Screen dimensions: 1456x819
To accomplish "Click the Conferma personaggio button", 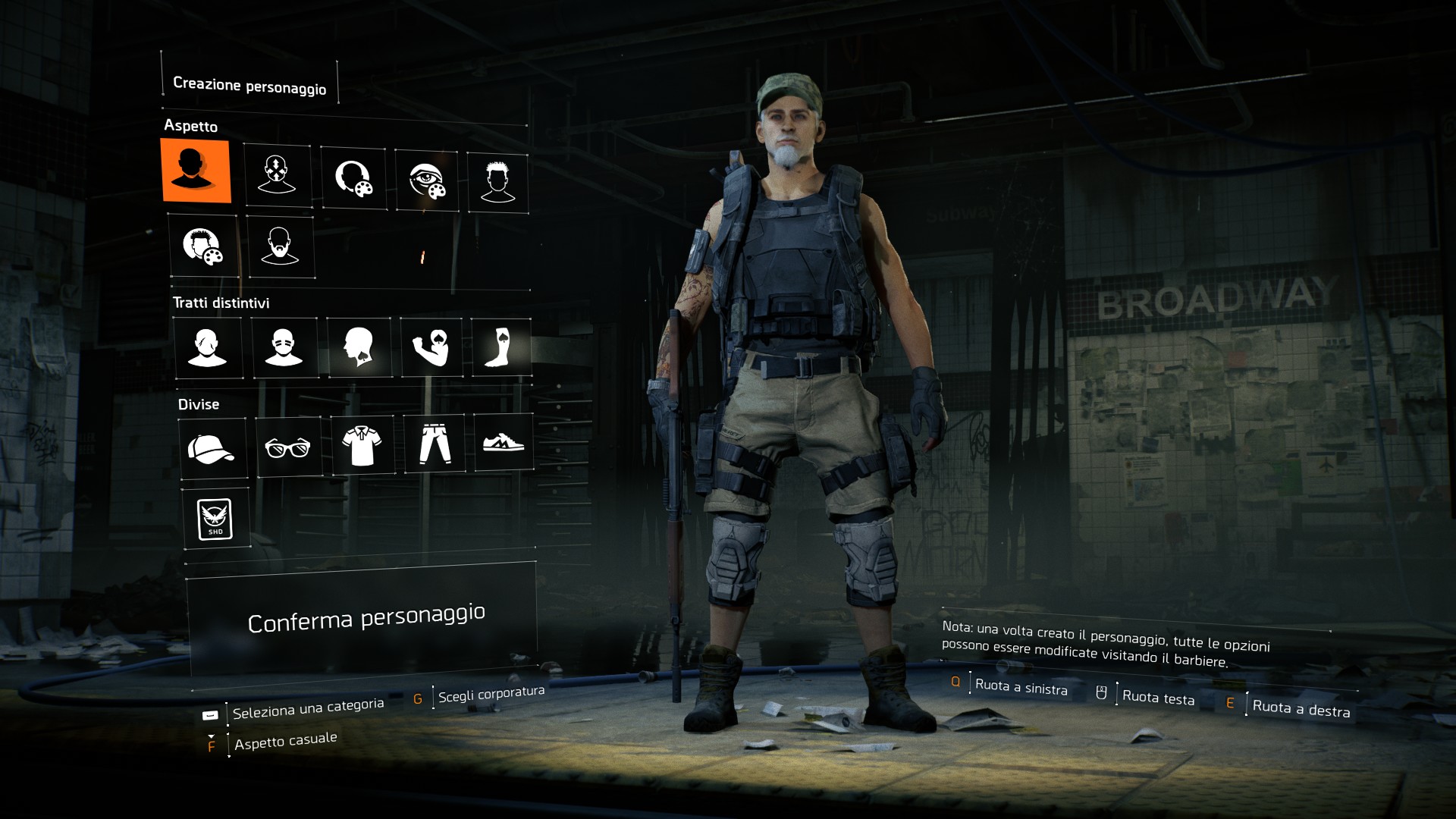I will tap(366, 619).
